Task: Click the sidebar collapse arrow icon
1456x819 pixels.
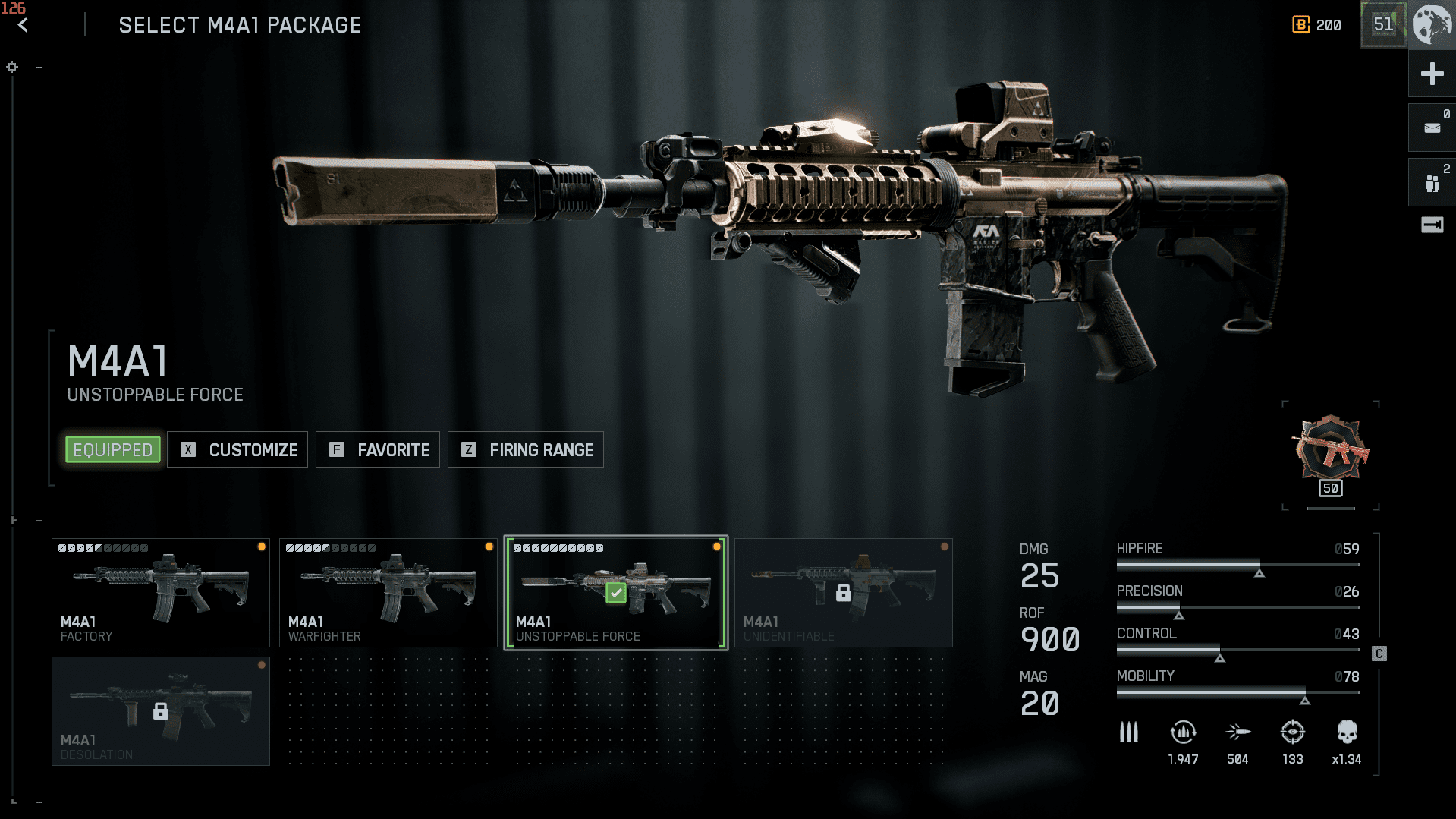Action: pyautogui.click(x=1432, y=225)
